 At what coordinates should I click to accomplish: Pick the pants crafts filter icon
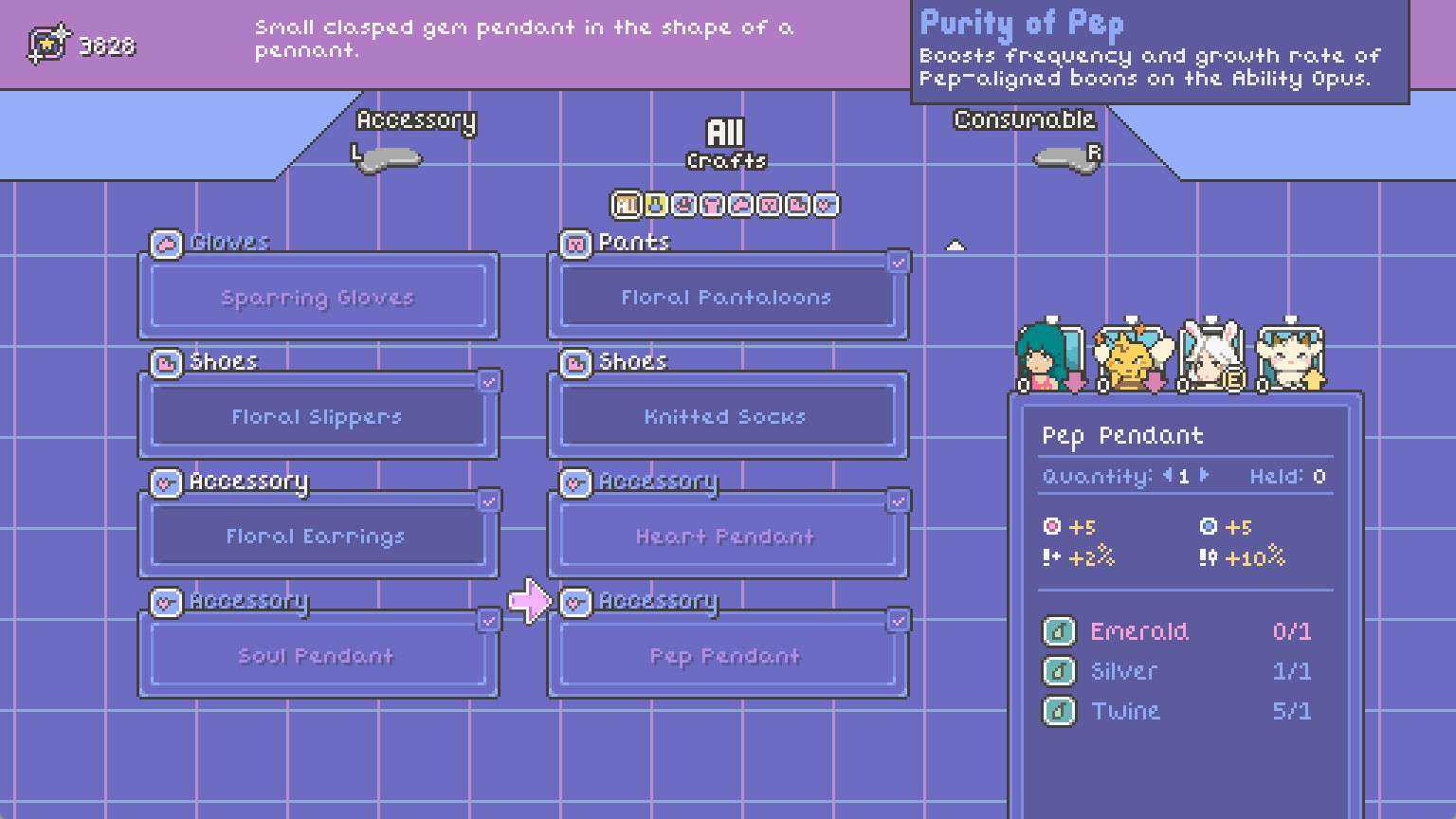[x=769, y=205]
